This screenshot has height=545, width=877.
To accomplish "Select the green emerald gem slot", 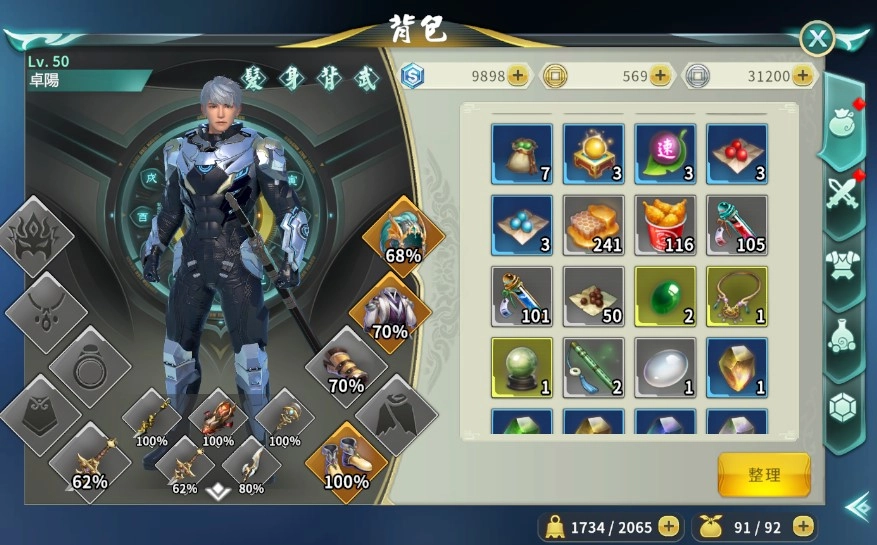I will 665,296.
